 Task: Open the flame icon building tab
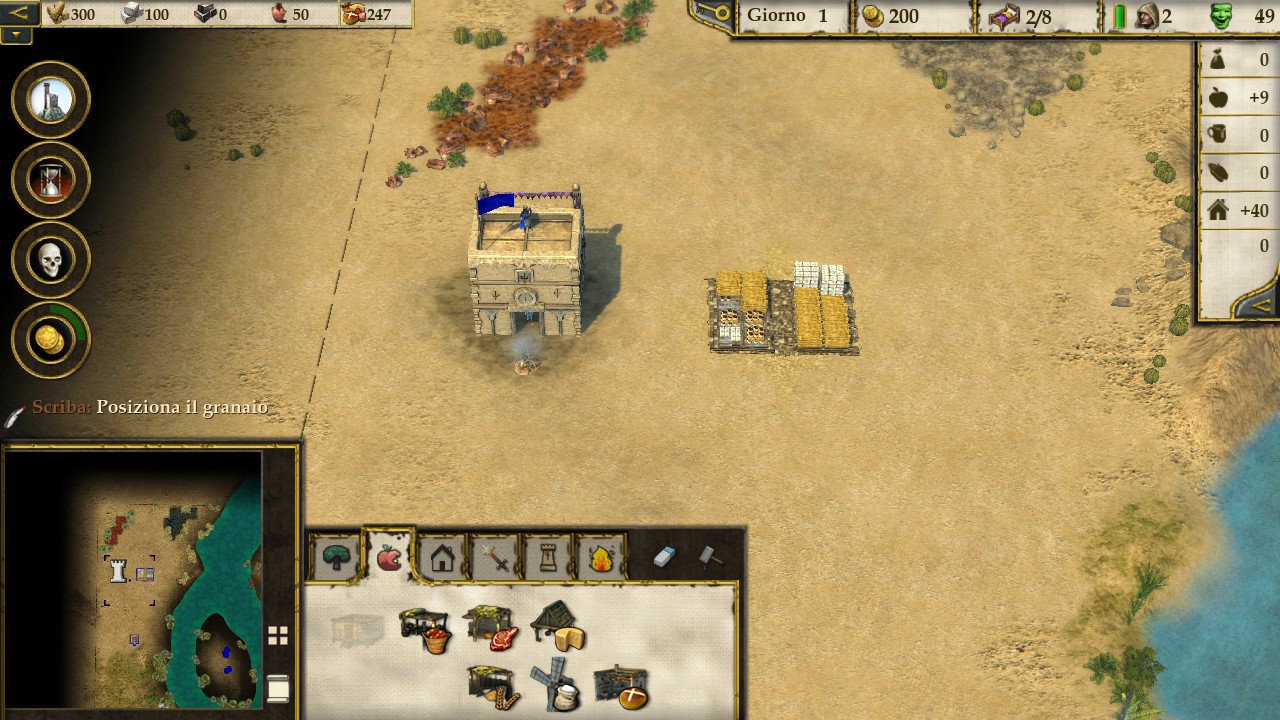(x=601, y=558)
